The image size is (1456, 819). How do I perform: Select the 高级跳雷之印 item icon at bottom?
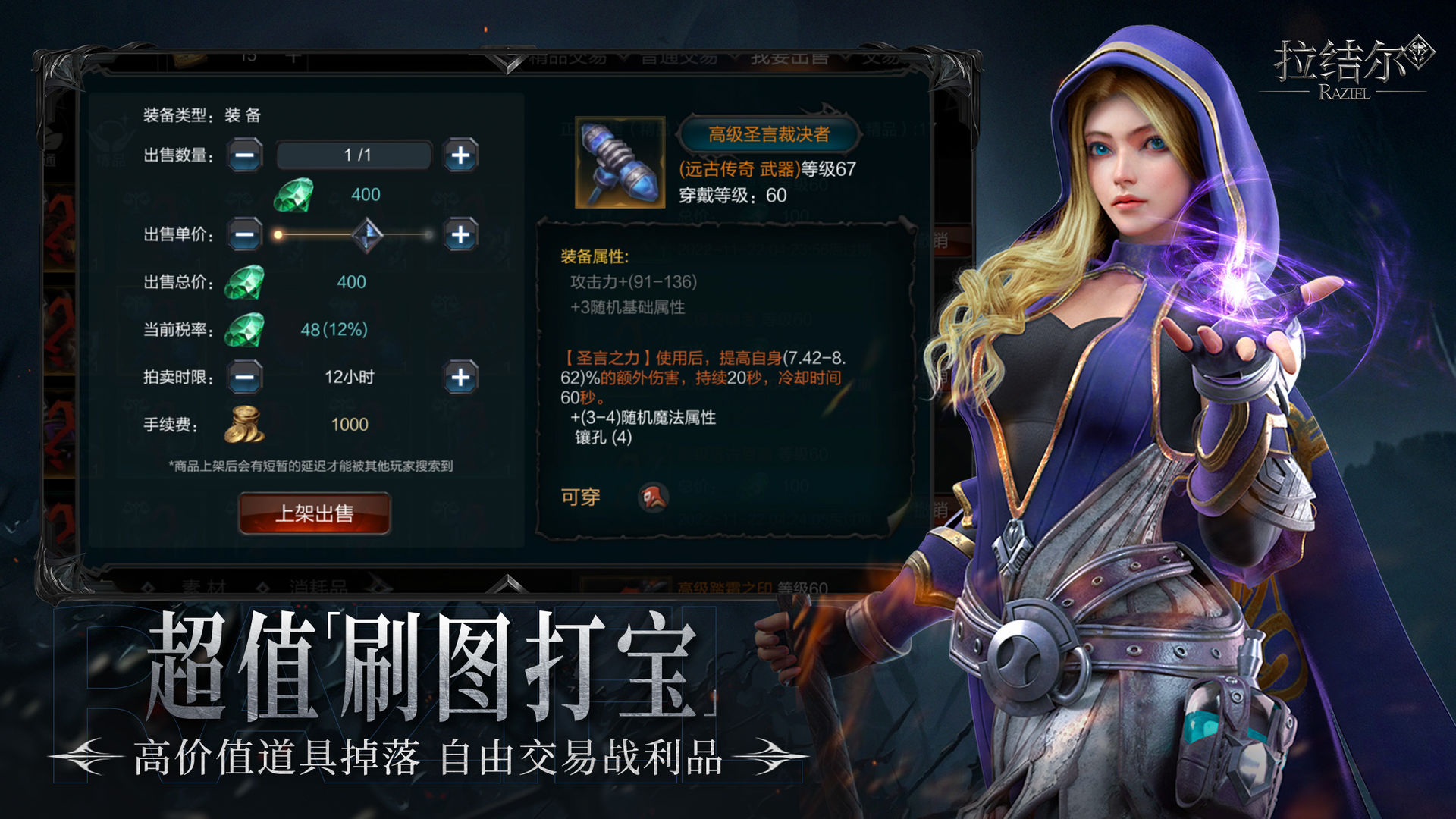click(x=647, y=585)
